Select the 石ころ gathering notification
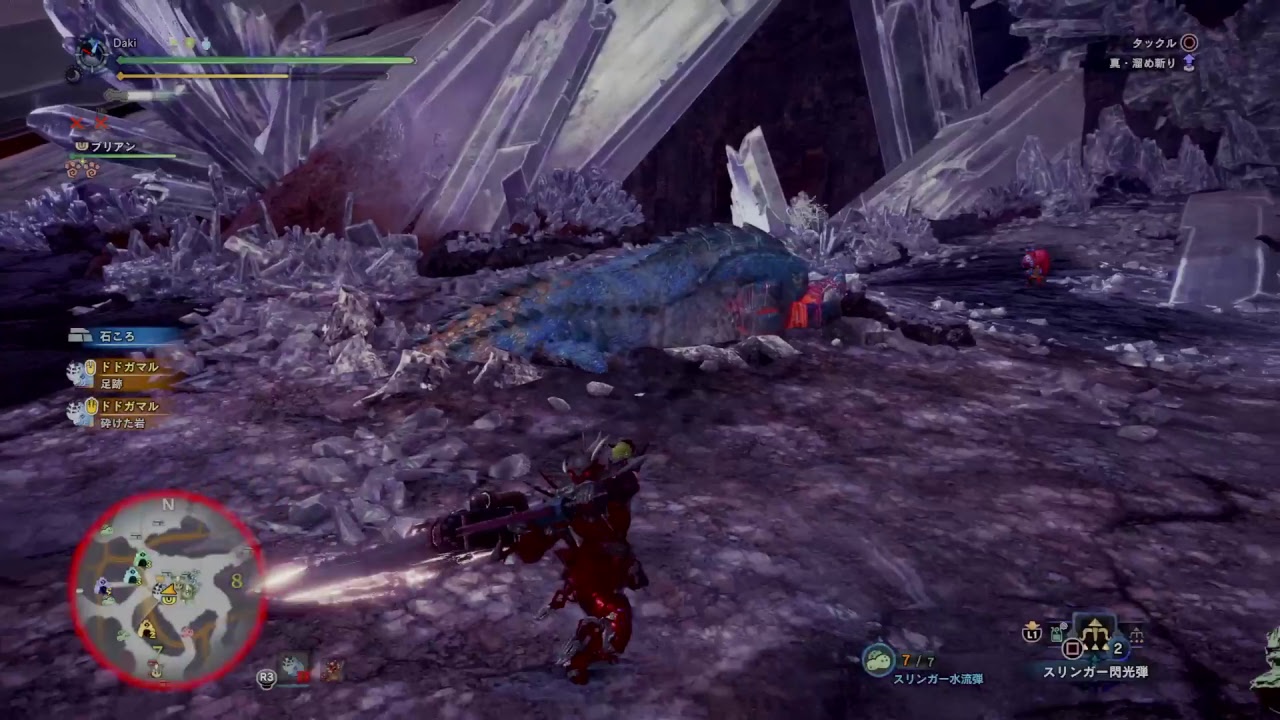The width and height of the screenshot is (1280, 720). [x=118, y=337]
